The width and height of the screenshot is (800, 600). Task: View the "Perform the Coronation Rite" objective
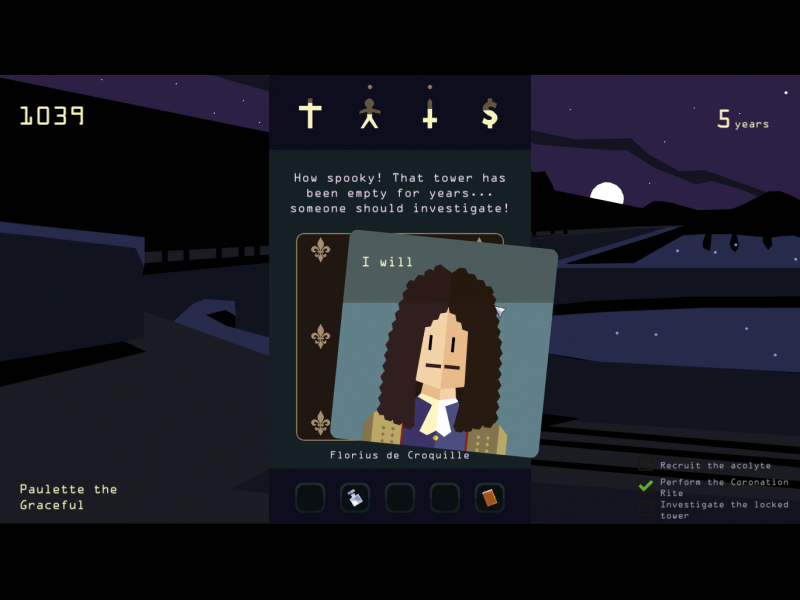pyautogui.click(x=723, y=487)
